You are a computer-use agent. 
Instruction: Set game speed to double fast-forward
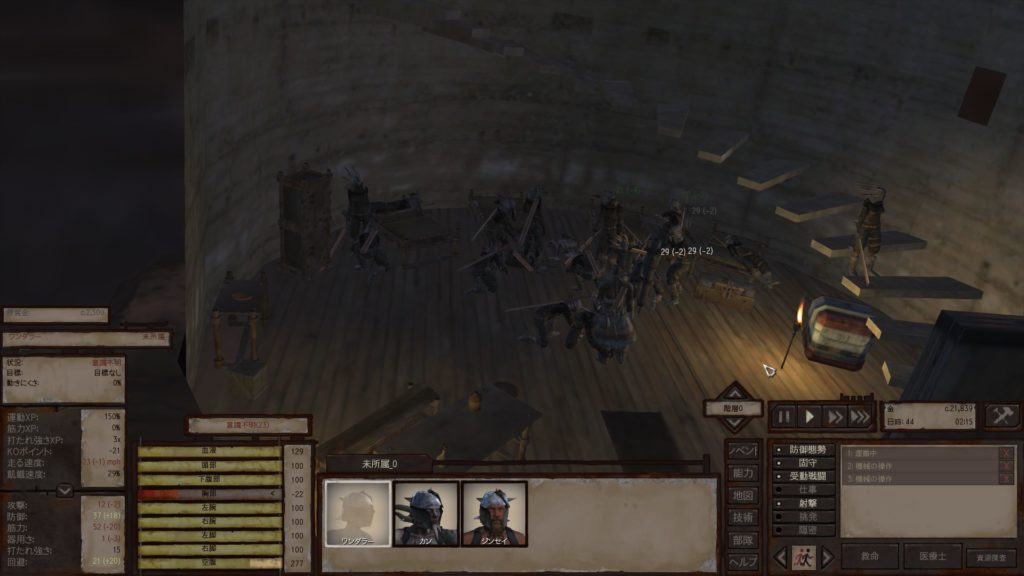point(835,416)
